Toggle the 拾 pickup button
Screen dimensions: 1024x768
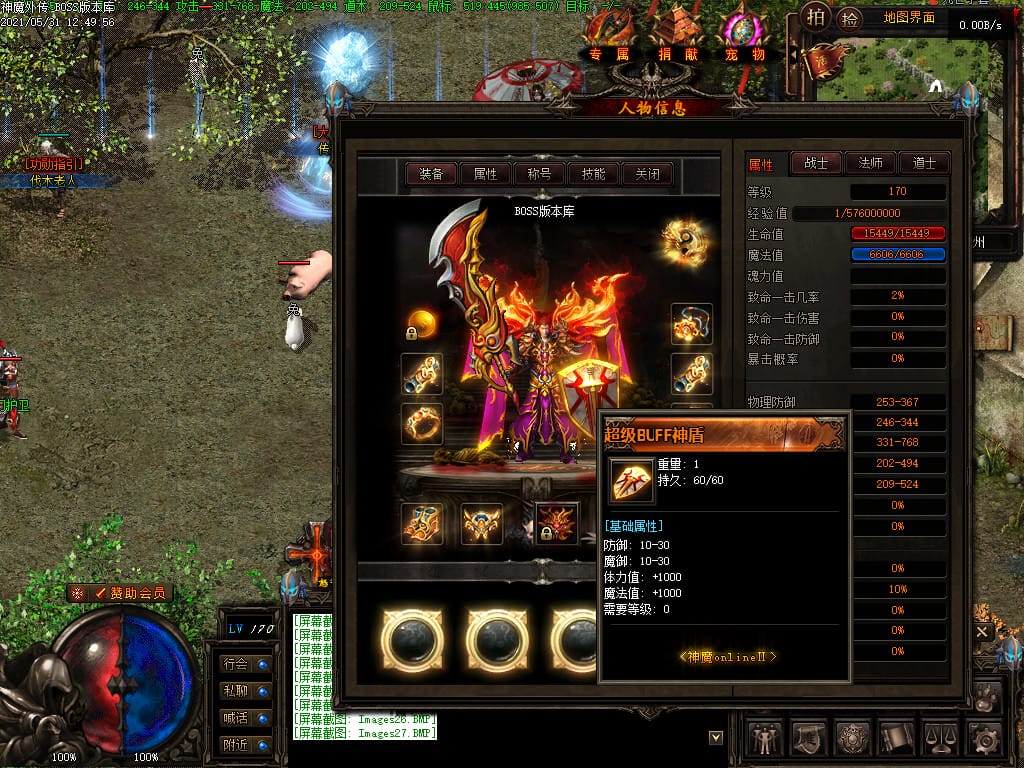click(849, 18)
